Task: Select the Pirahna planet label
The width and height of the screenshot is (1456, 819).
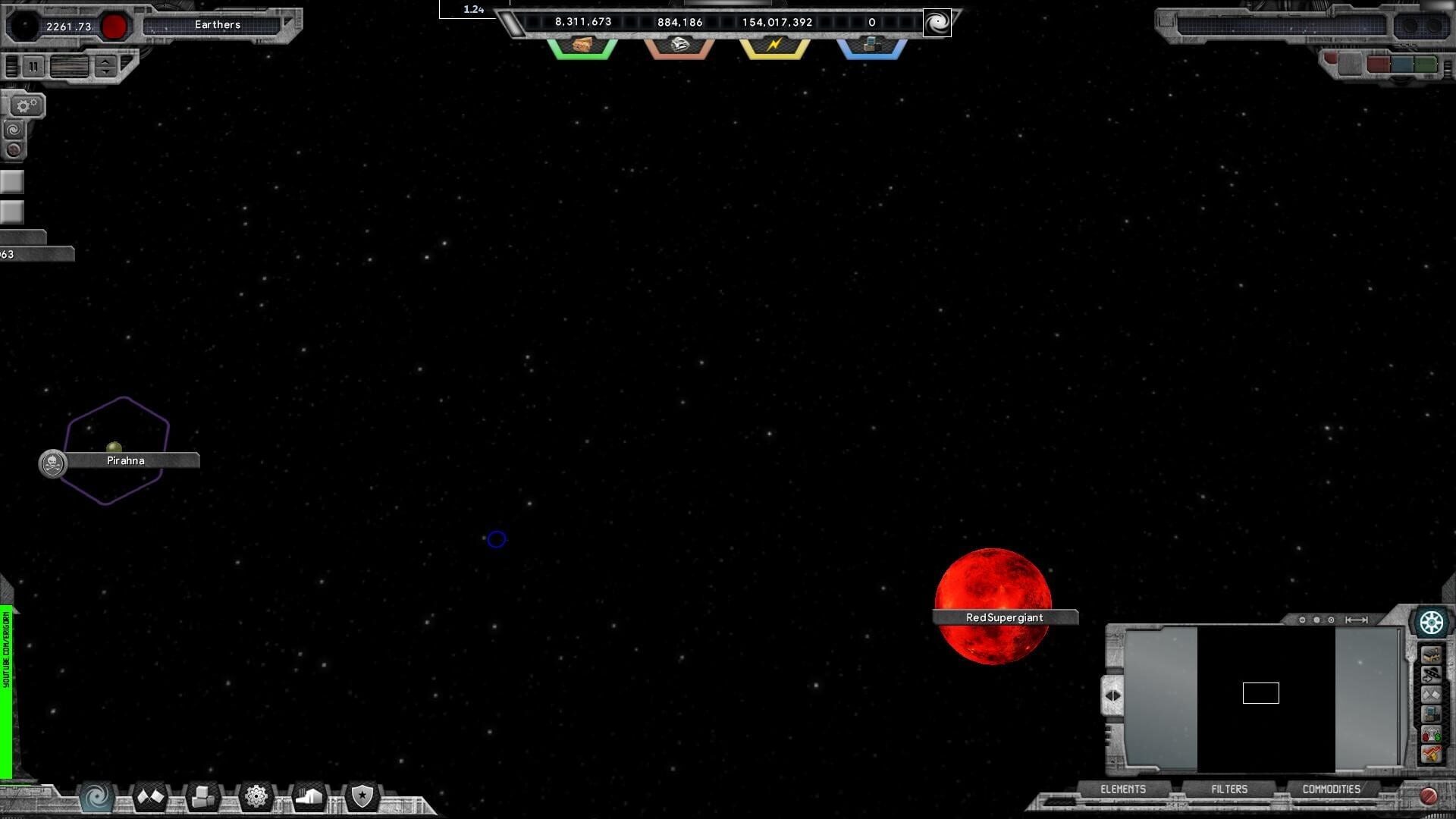Action: click(x=125, y=460)
